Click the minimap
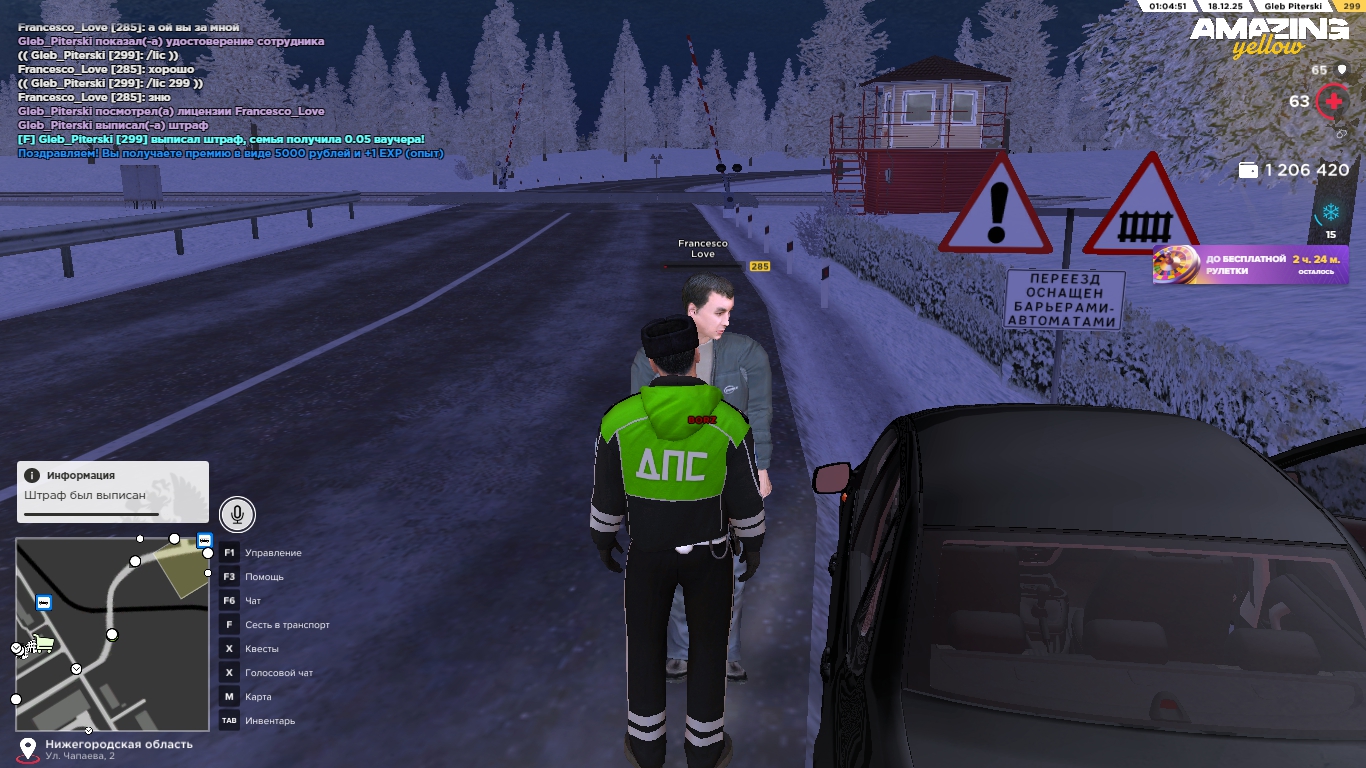This screenshot has height=768, width=1366. (x=113, y=634)
